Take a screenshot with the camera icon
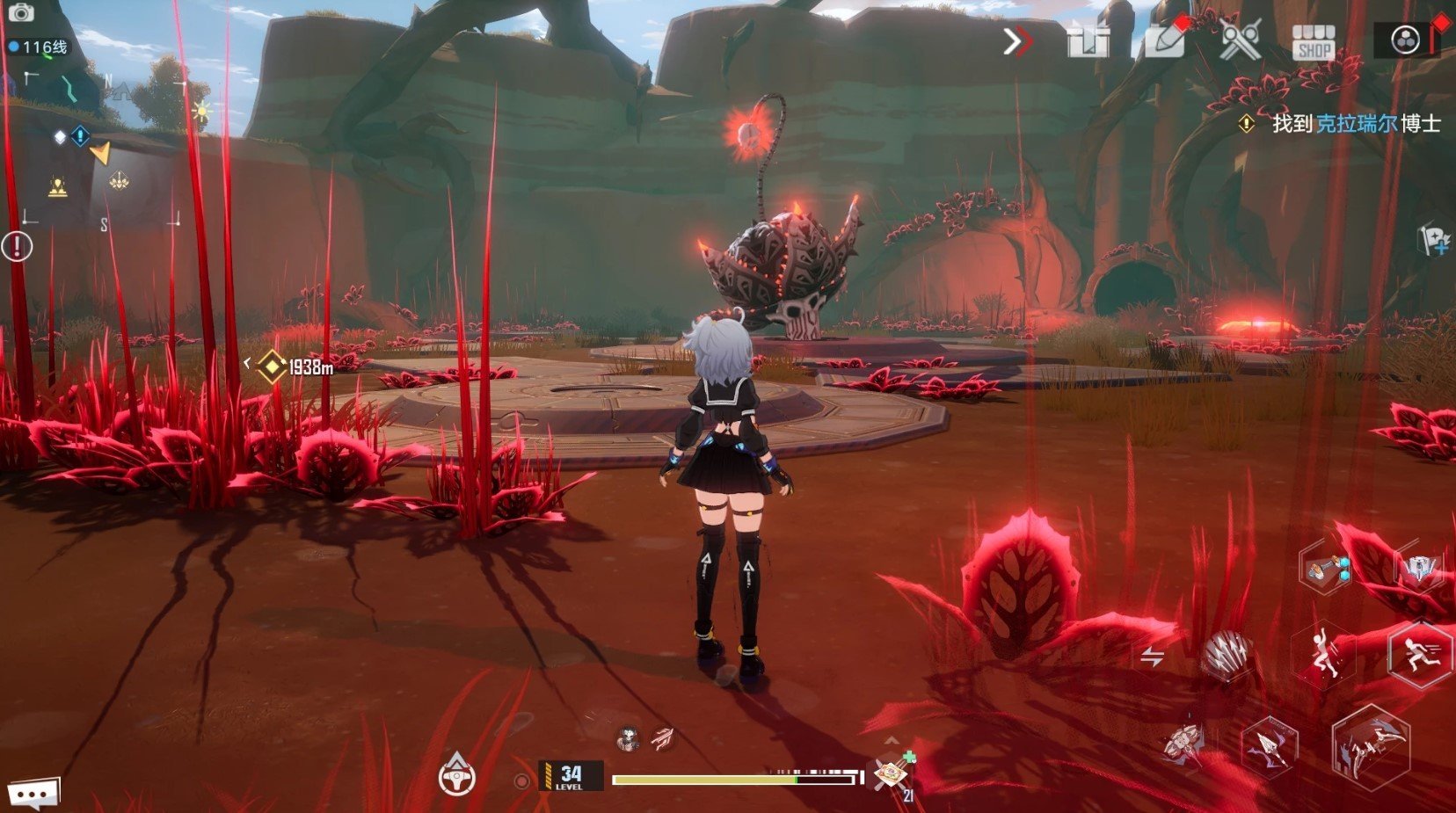1456x813 pixels. tap(19, 13)
